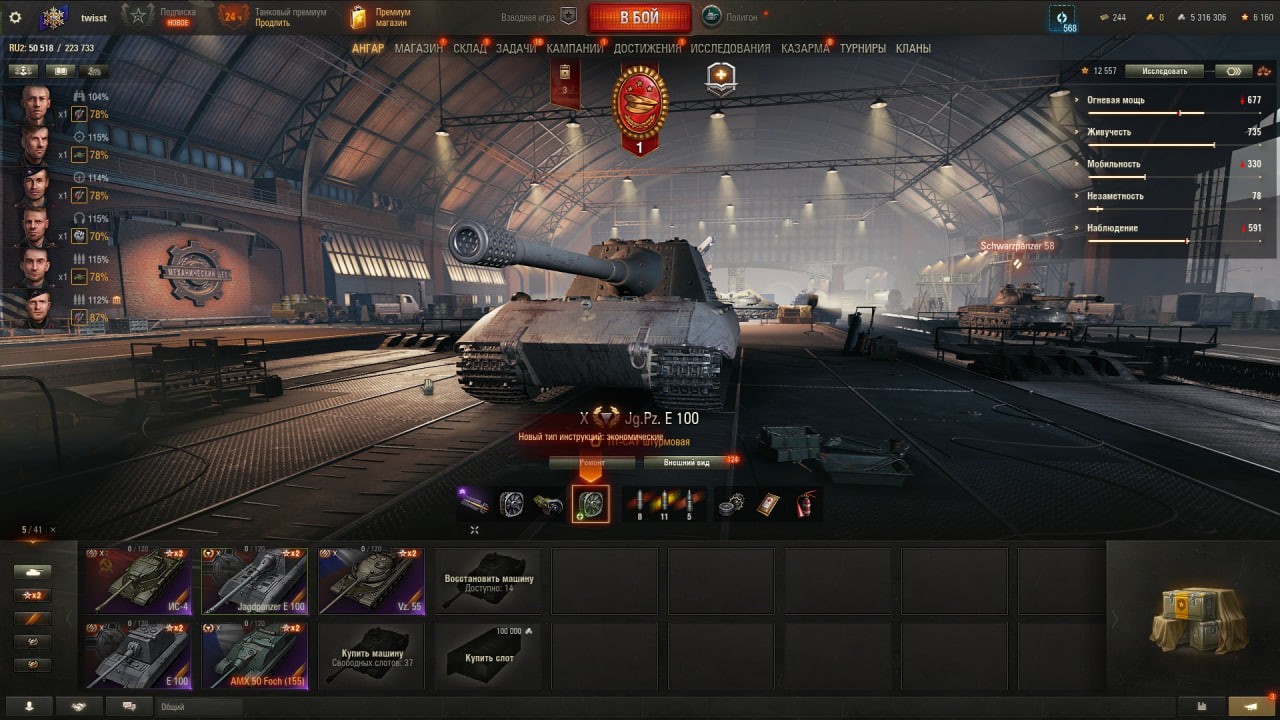This screenshot has width=1280, height=720.
Task: Click the Исследовать button
Action: tap(1163, 71)
